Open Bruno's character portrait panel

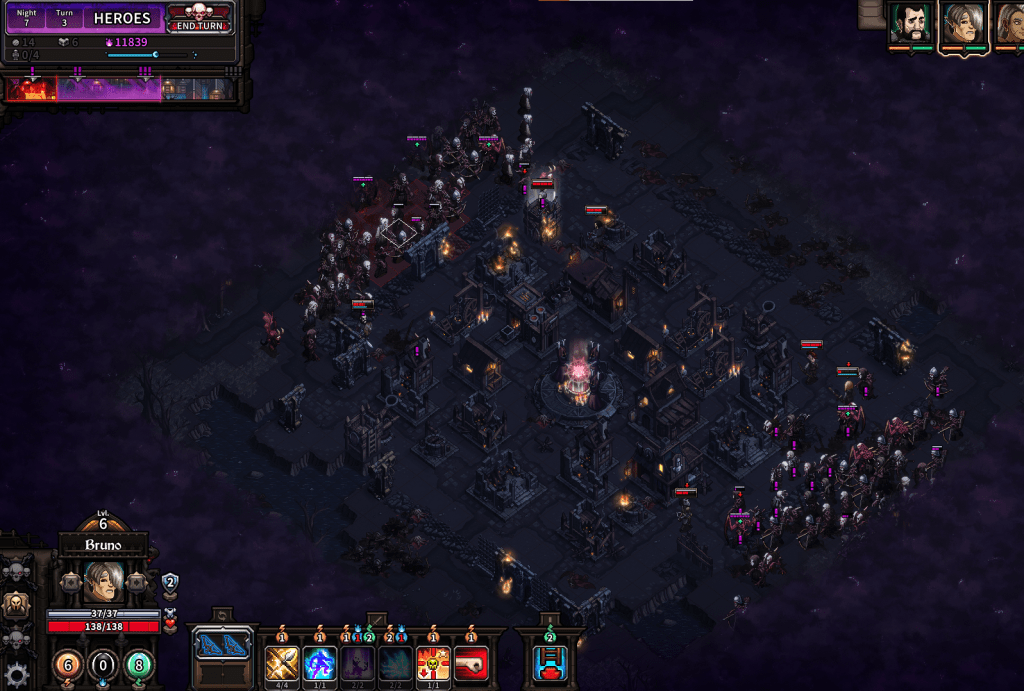[x=103, y=581]
